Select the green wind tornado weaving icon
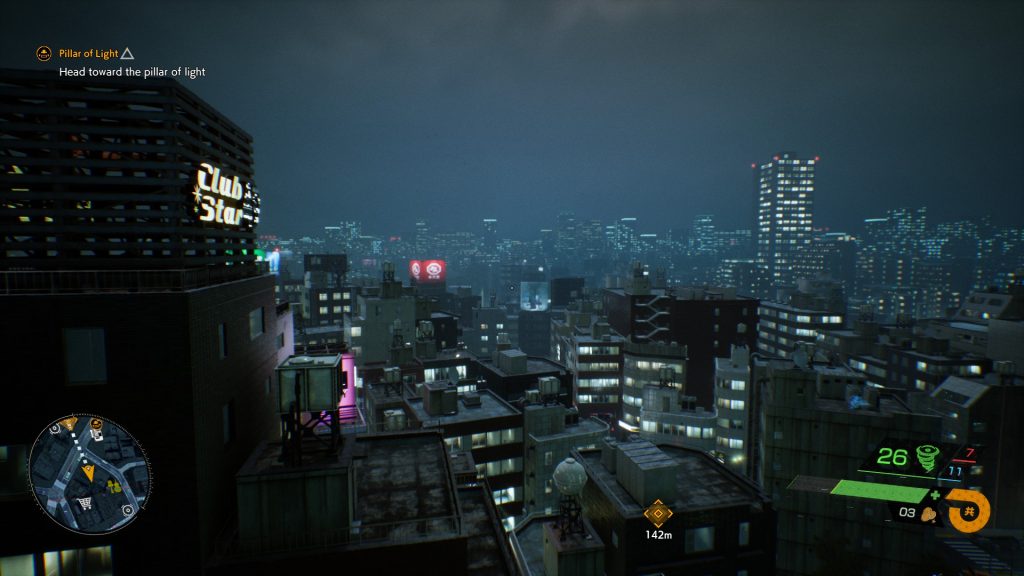This screenshot has height=576, width=1024. [x=927, y=458]
